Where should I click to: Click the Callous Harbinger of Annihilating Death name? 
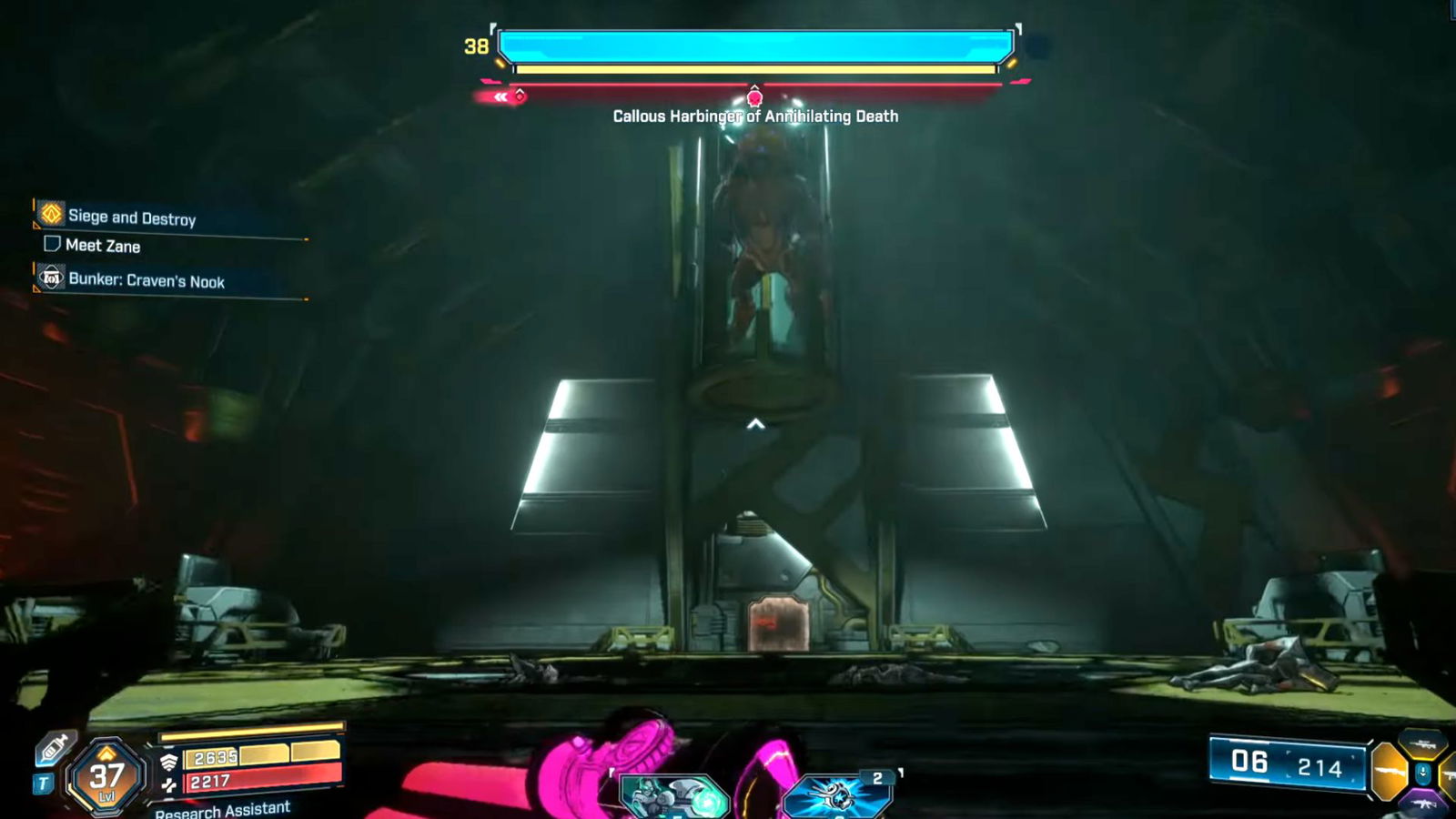point(755,116)
